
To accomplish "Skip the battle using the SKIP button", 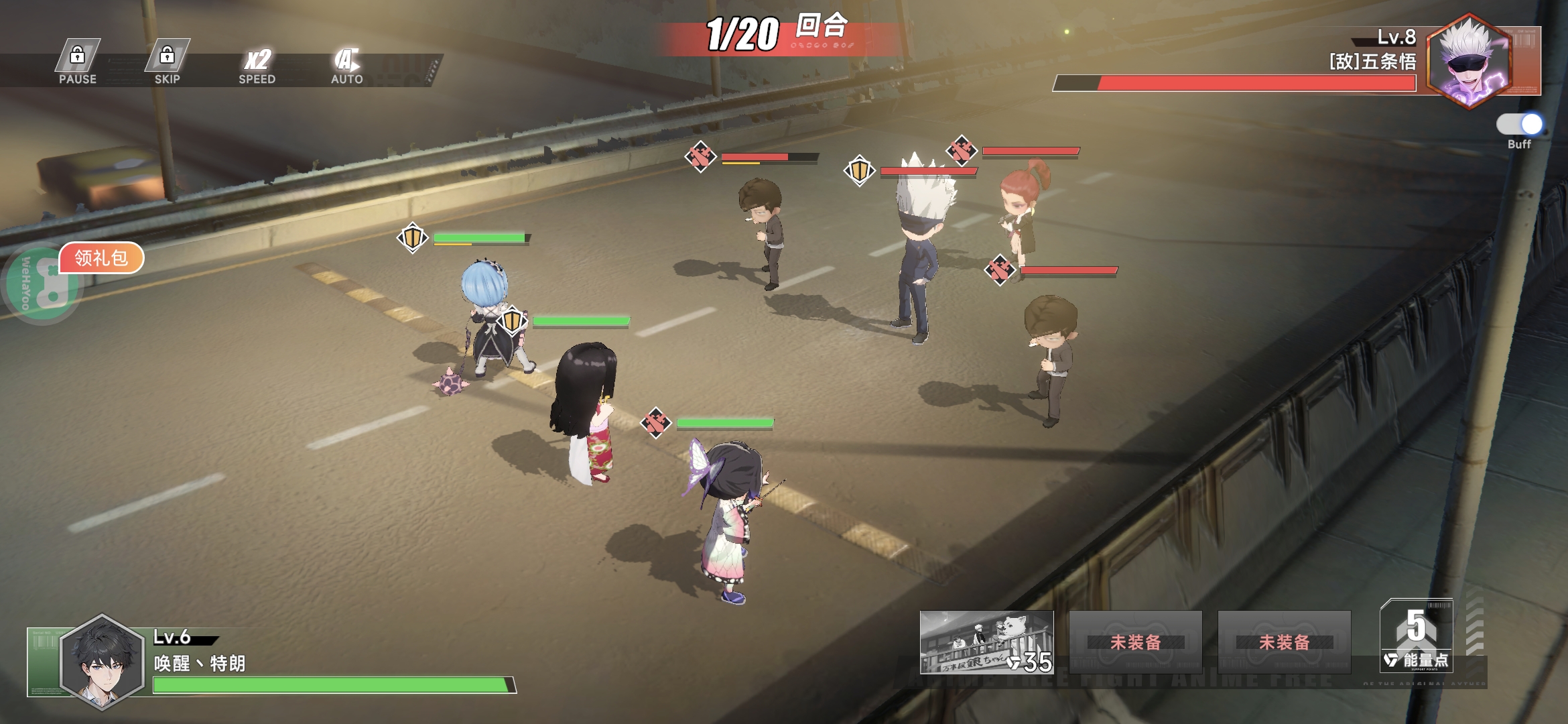I will pos(167,63).
